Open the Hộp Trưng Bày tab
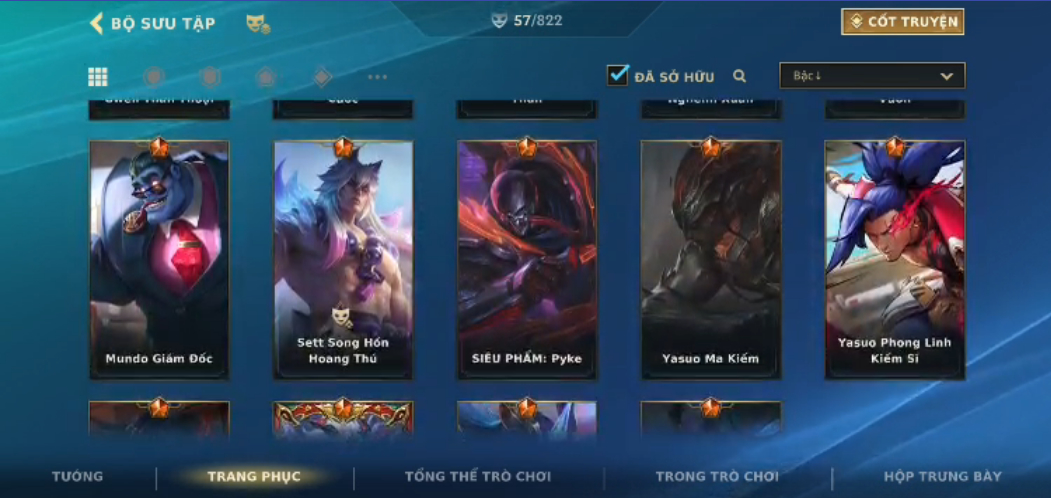Image resolution: width=1051 pixels, height=498 pixels. pyautogui.click(x=942, y=477)
